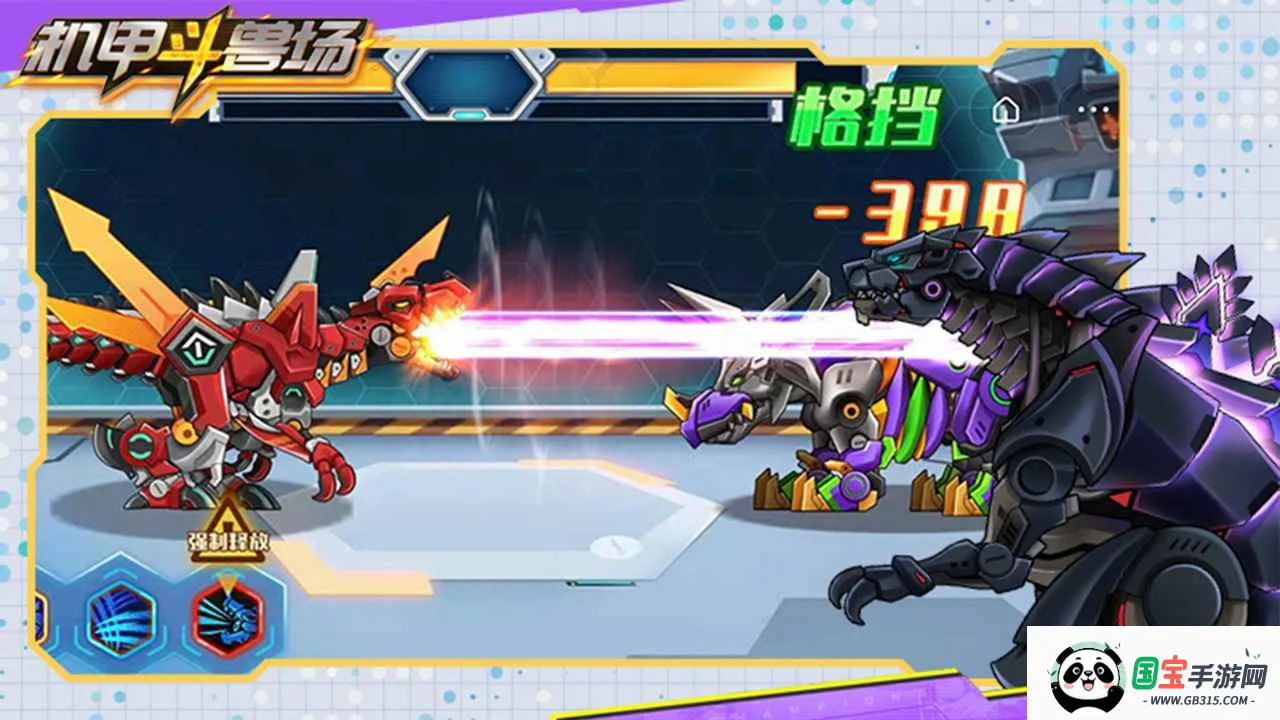1280x720 pixels.
Task: Trigger the 强制释放 forced release marker
Action: click(230, 527)
